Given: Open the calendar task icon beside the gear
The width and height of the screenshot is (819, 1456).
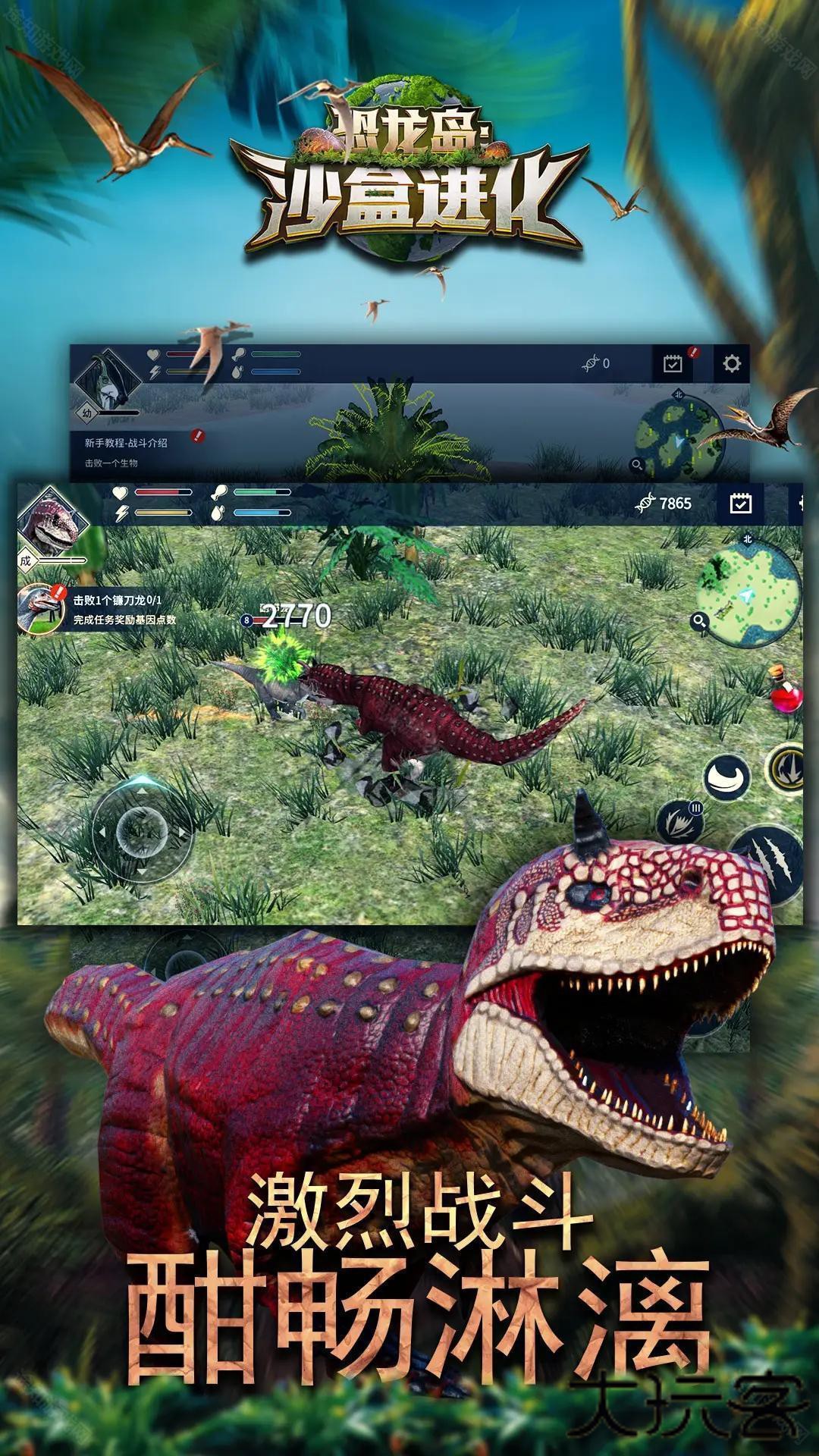Looking at the screenshot, I should [x=673, y=364].
